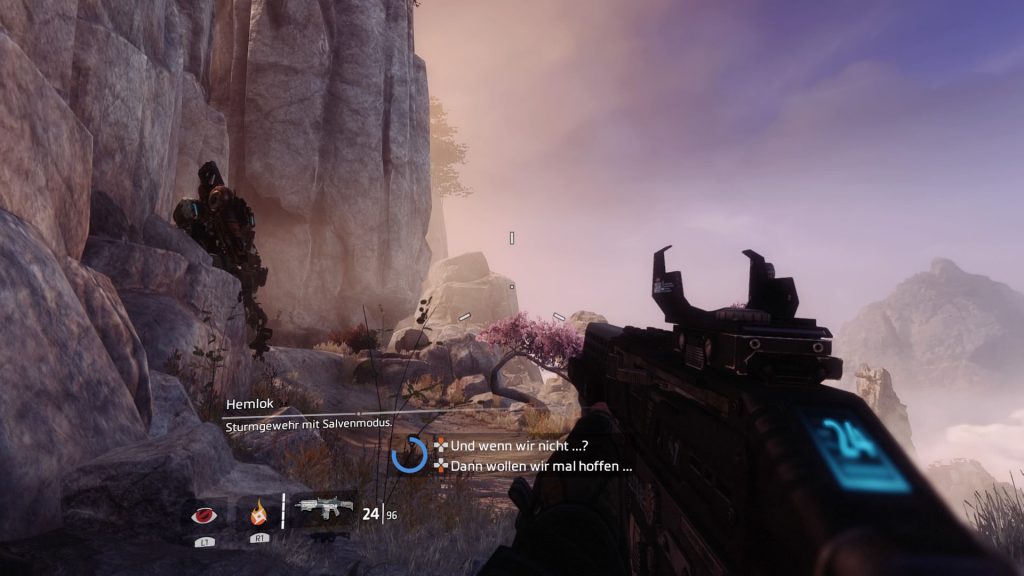The height and width of the screenshot is (576, 1024).
Task: Choose the reply "Und wenn wir nicht ...?"
Action: click(x=517, y=445)
